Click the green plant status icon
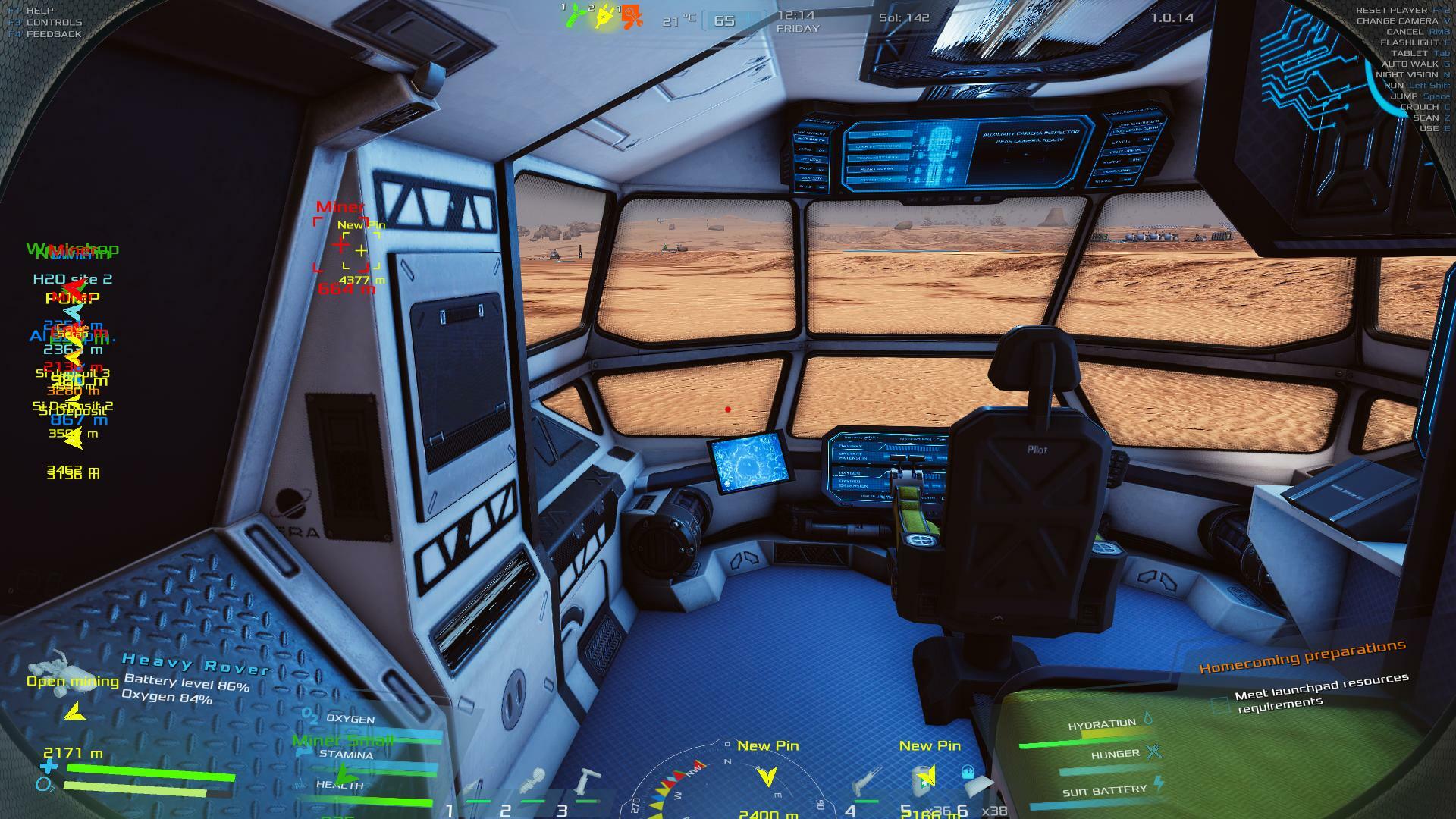This screenshot has height=819, width=1456. (x=576, y=15)
